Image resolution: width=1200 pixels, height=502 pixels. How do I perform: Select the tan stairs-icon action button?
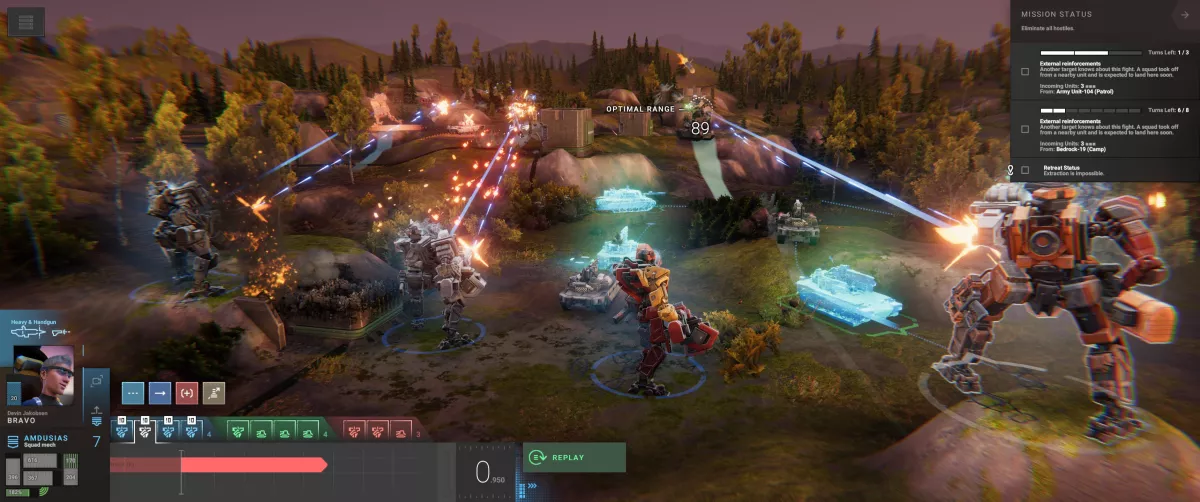[213, 393]
